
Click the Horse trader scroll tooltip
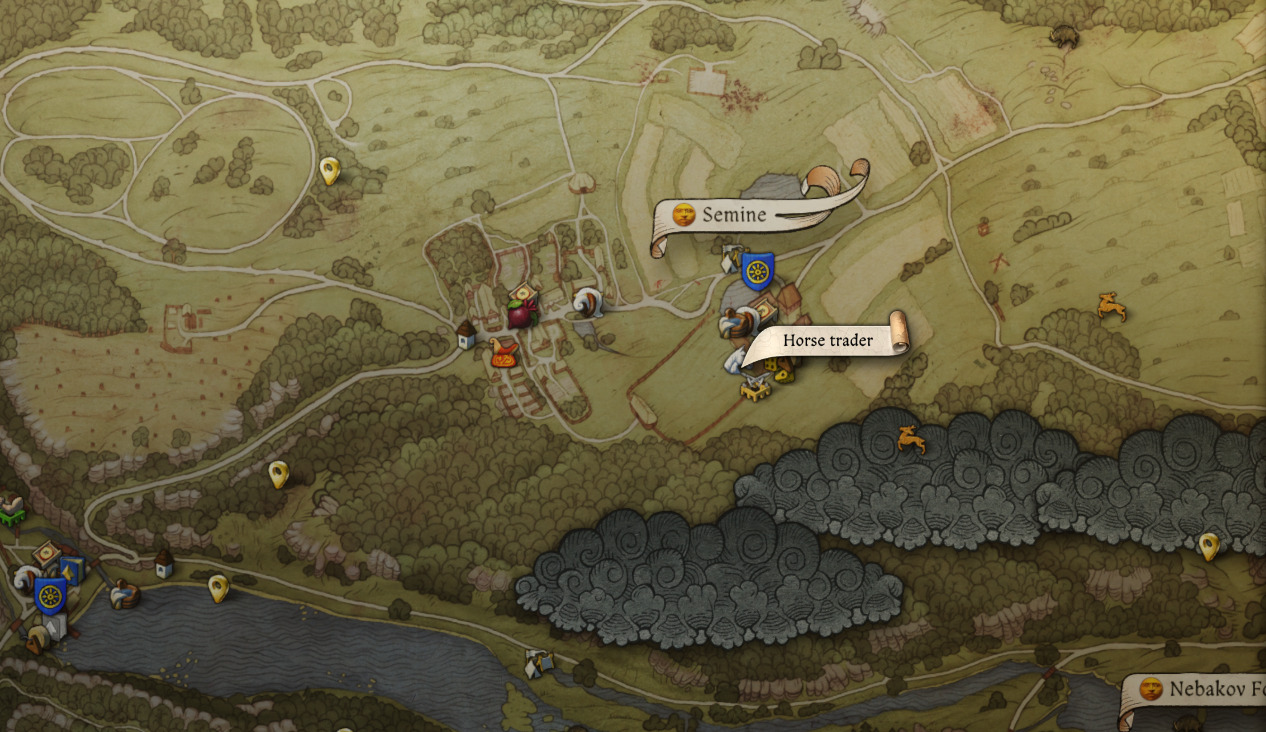coord(827,341)
